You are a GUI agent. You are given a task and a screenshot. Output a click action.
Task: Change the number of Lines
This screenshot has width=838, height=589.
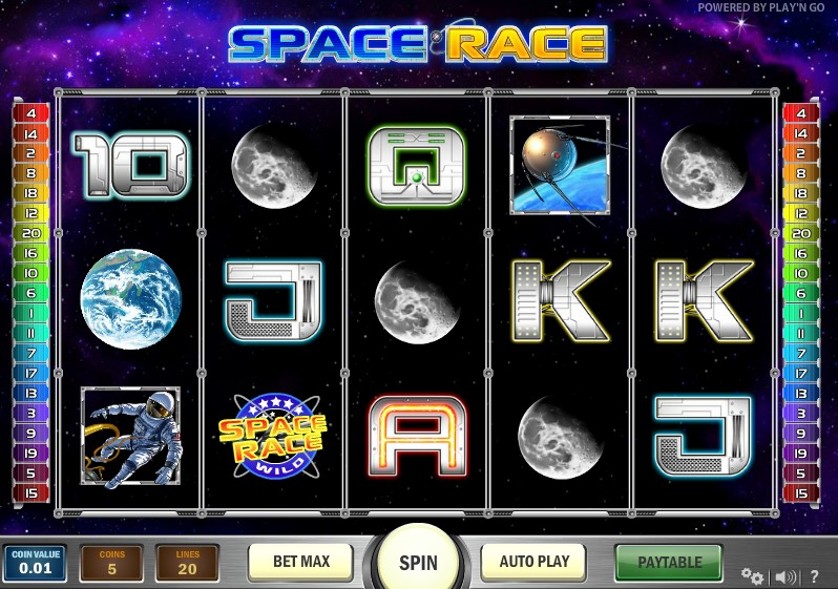[187, 564]
